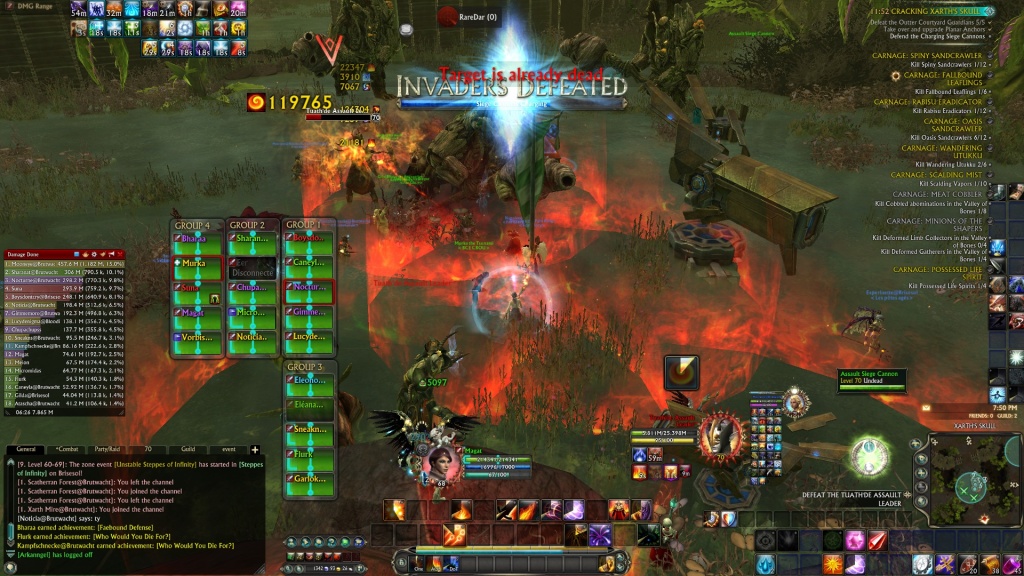The height and width of the screenshot is (576, 1024).
Task: Use the pink gem ability slot
Action: click(855, 541)
